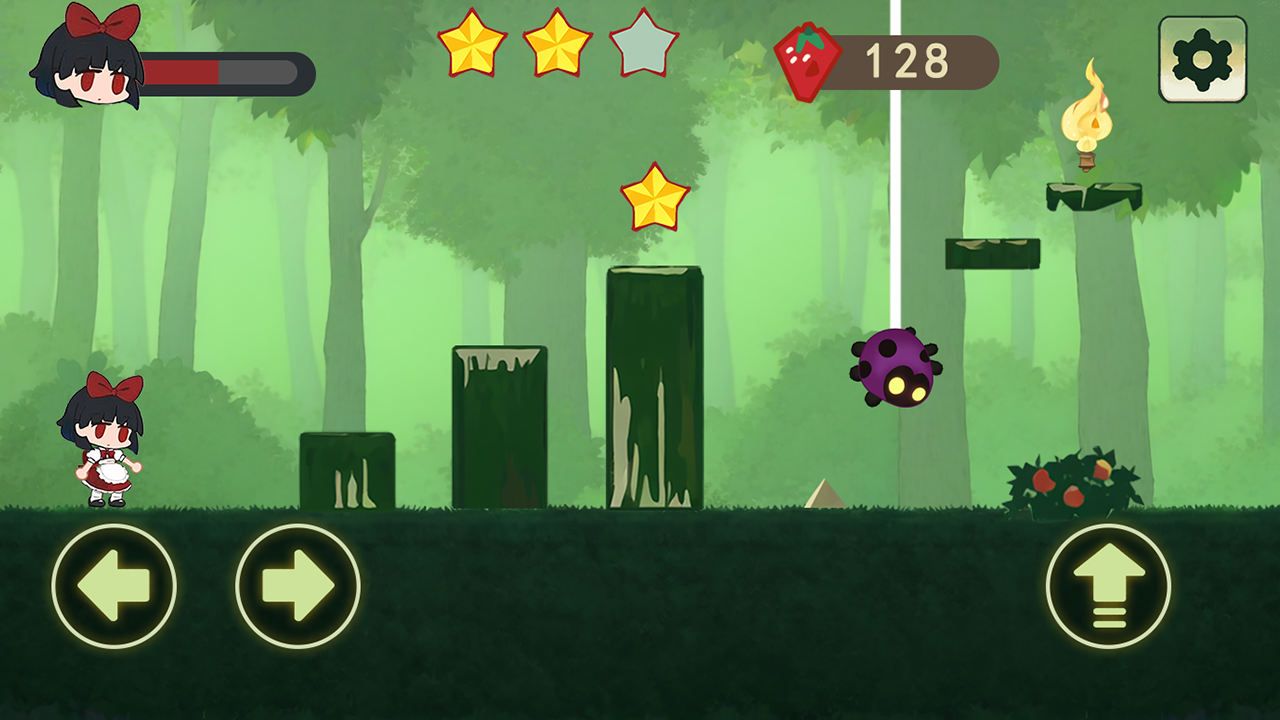The image size is (1280, 720).
Task: Open the settings gear menu
Action: tap(1202, 60)
